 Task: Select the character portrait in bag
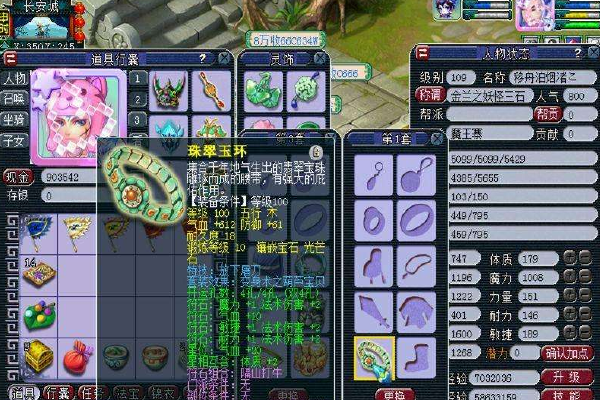point(68,115)
